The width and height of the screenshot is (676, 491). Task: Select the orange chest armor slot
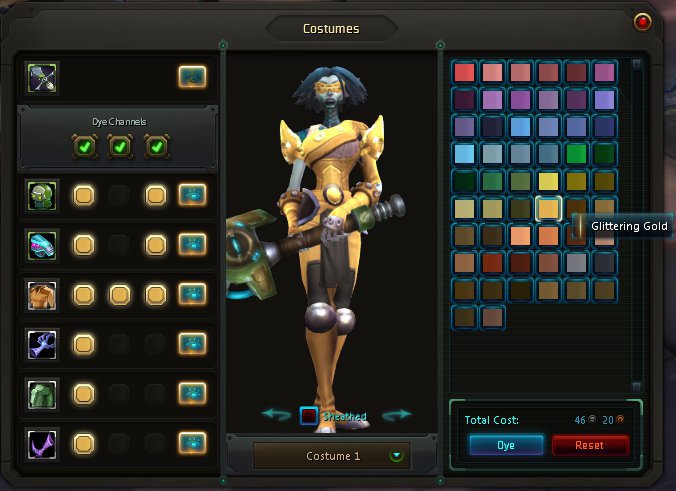click(43, 295)
